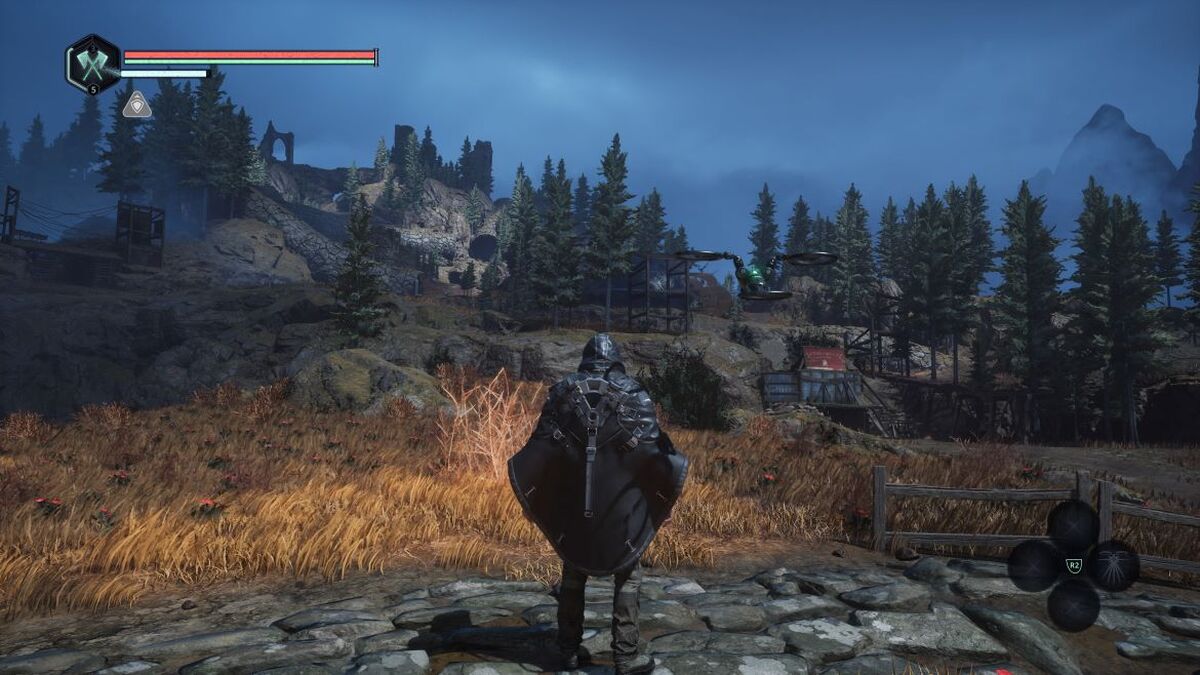Activate the starburst ability slot
Image resolution: width=1200 pixels, height=675 pixels.
tap(1113, 565)
